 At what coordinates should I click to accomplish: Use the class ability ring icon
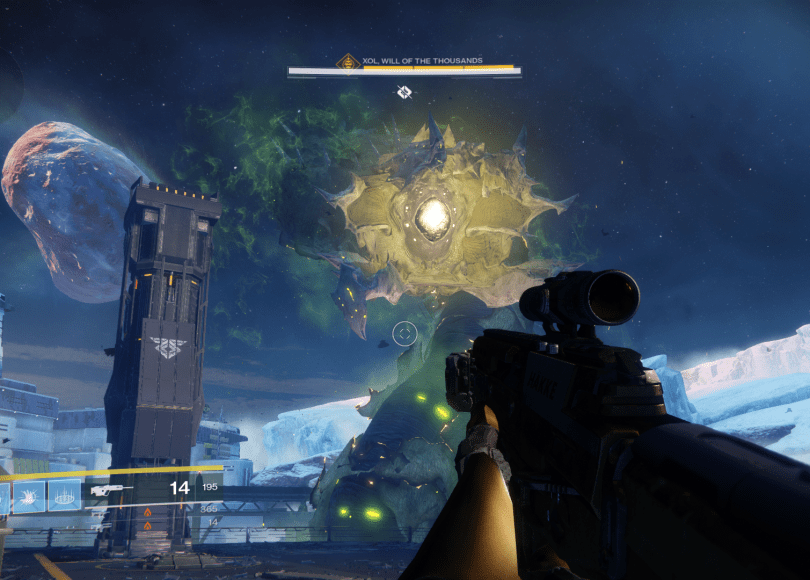coord(64,495)
